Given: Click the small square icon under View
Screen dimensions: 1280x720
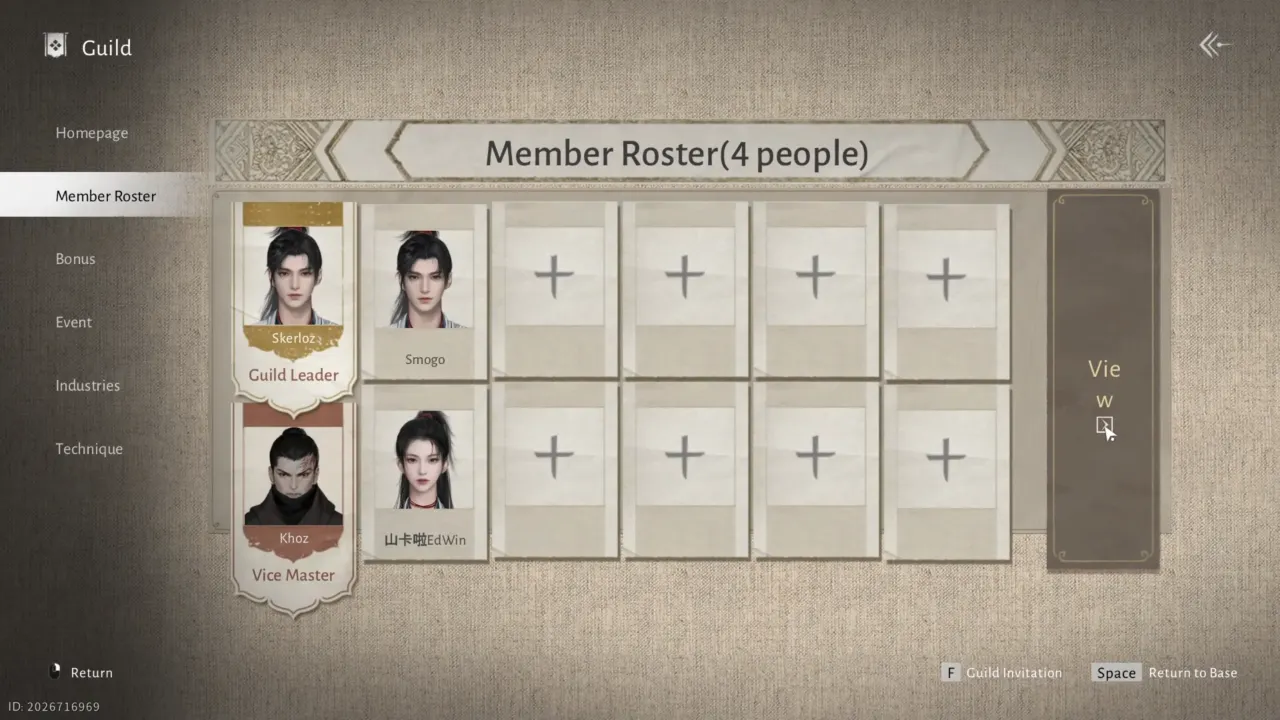Looking at the screenshot, I should 1104,426.
